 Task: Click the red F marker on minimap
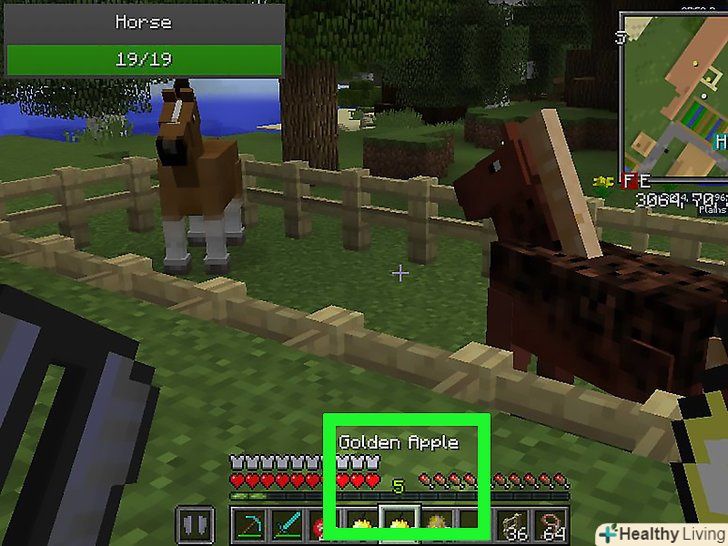pos(629,182)
